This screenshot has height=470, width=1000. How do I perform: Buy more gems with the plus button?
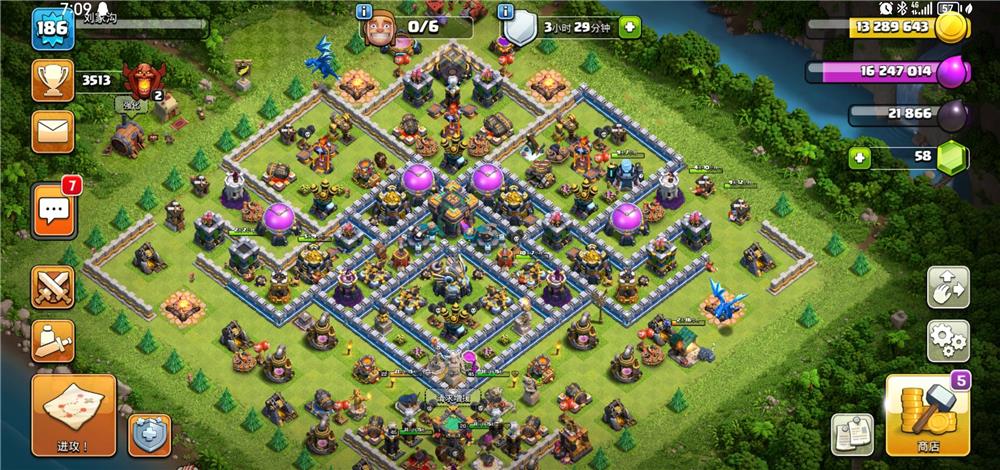pos(857,157)
